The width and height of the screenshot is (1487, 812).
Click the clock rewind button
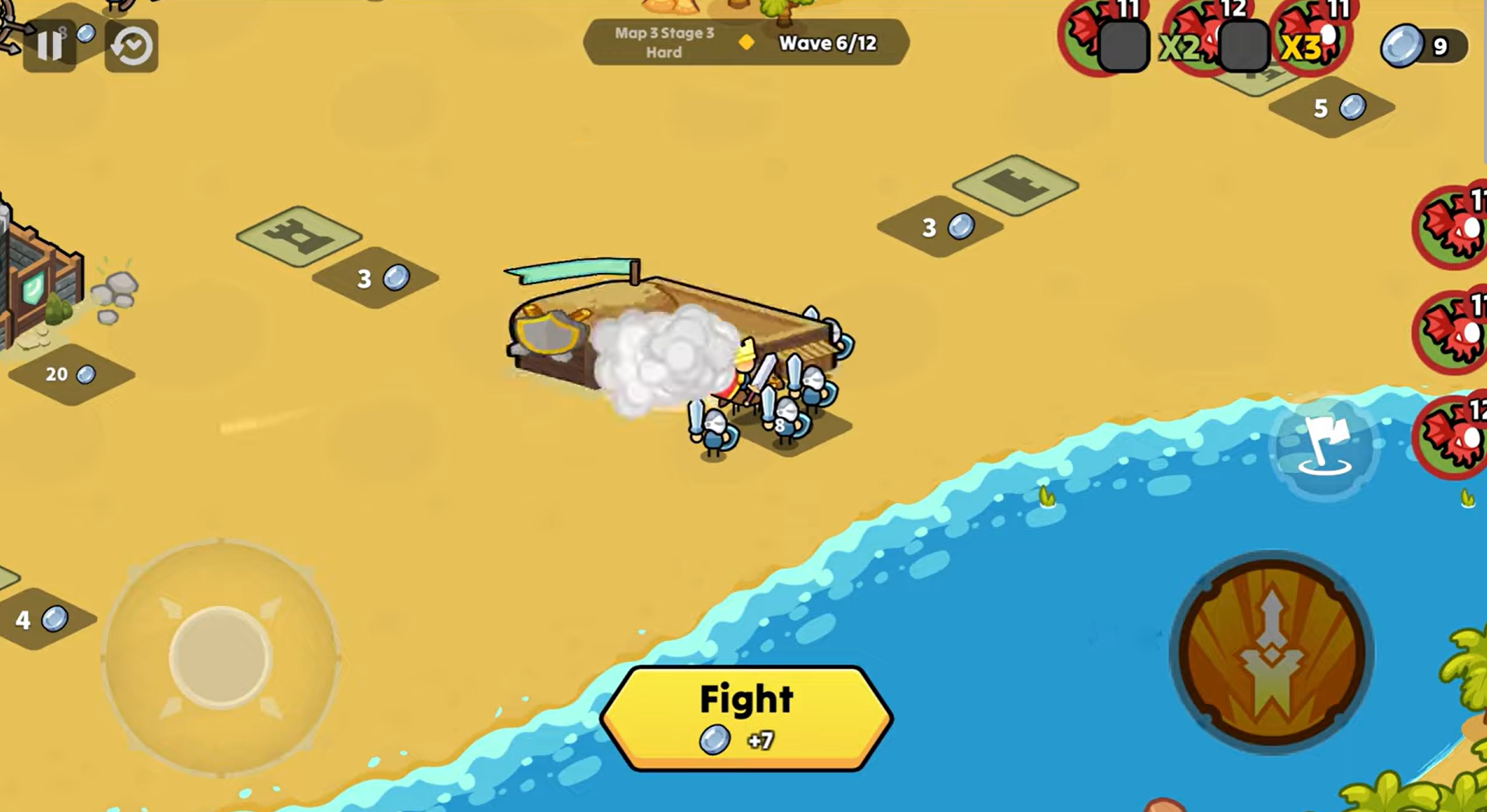(132, 47)
